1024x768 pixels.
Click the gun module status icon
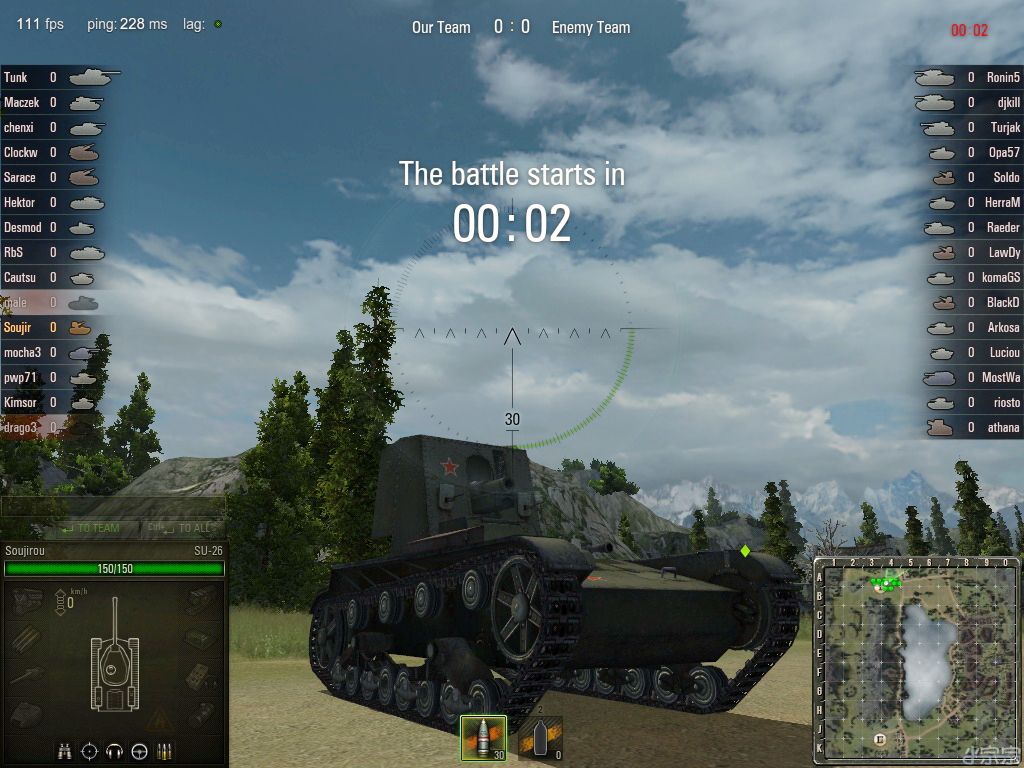27,675
